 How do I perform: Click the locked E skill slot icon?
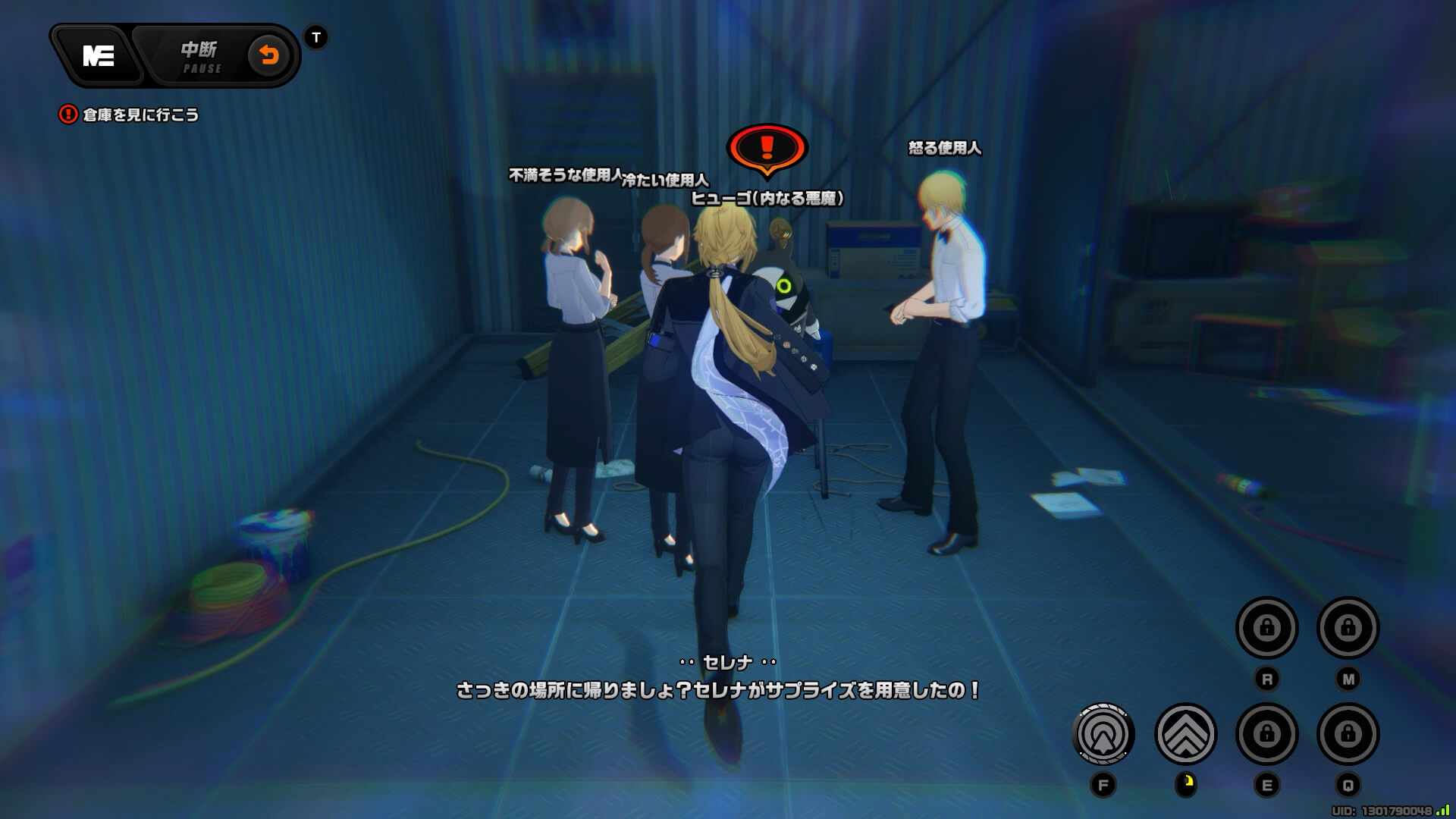click(1267, 734)
